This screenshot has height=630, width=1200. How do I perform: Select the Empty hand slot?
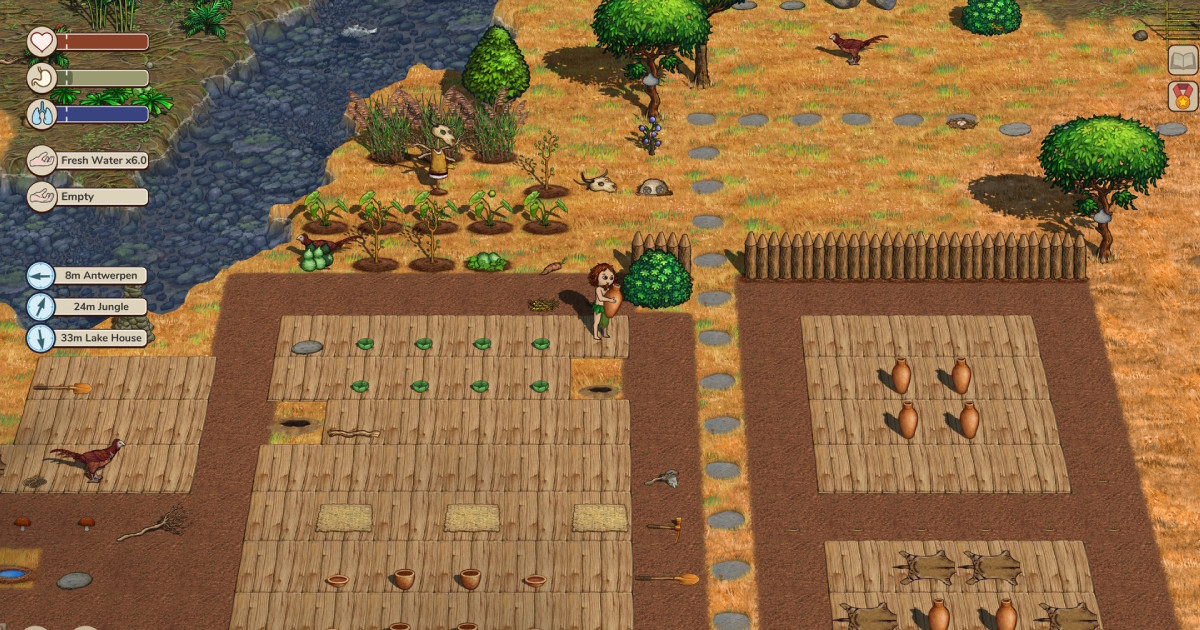(x=88, y=197)
